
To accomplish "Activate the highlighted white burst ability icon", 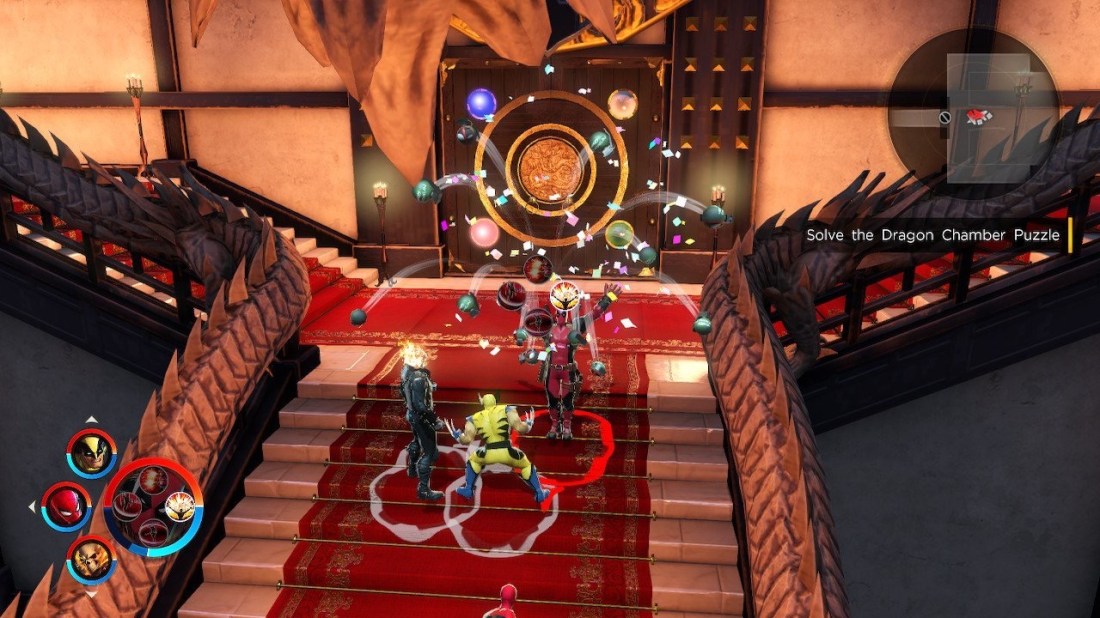I will click(x=180, y=506).
